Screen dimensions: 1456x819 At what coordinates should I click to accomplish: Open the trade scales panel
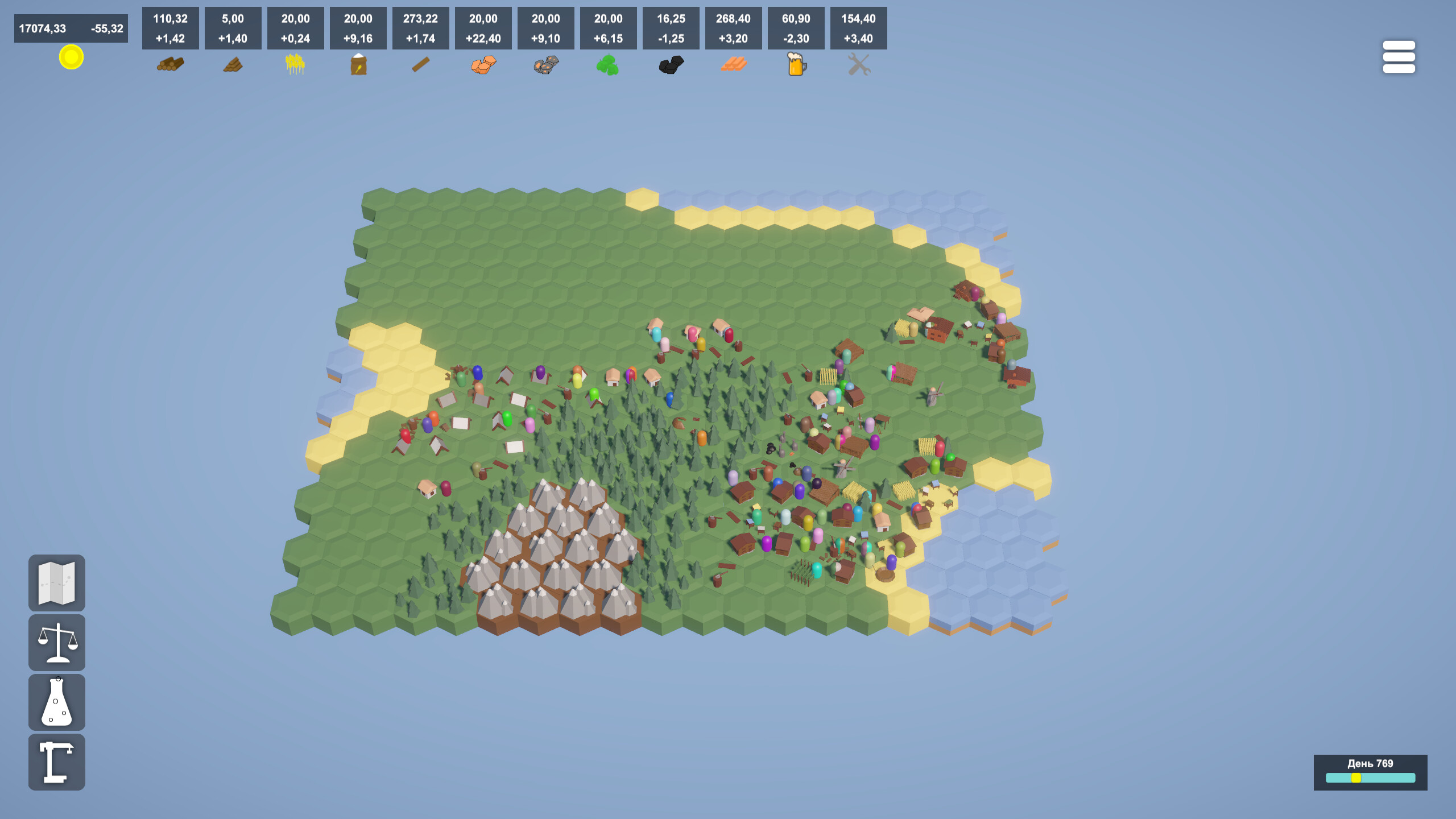point(57,642)
